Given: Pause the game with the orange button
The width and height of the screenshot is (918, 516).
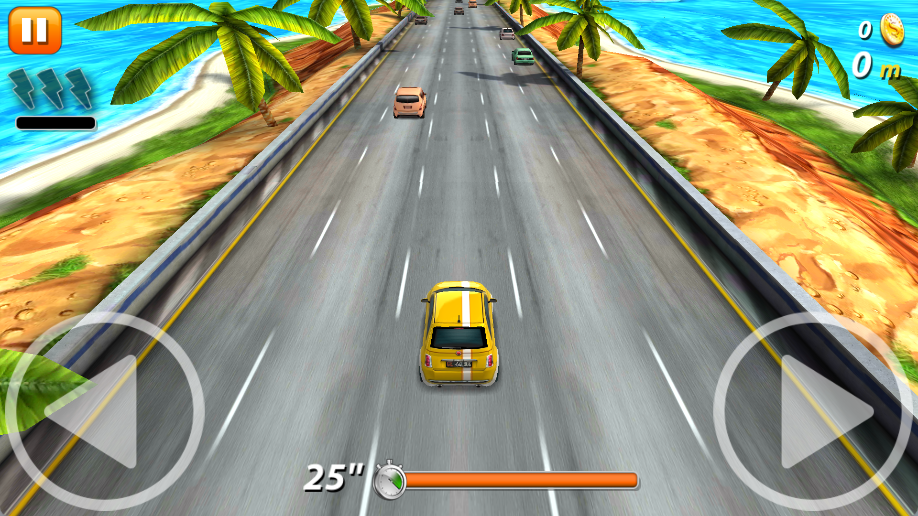Looking at the screenshot, I should (35, 30).
